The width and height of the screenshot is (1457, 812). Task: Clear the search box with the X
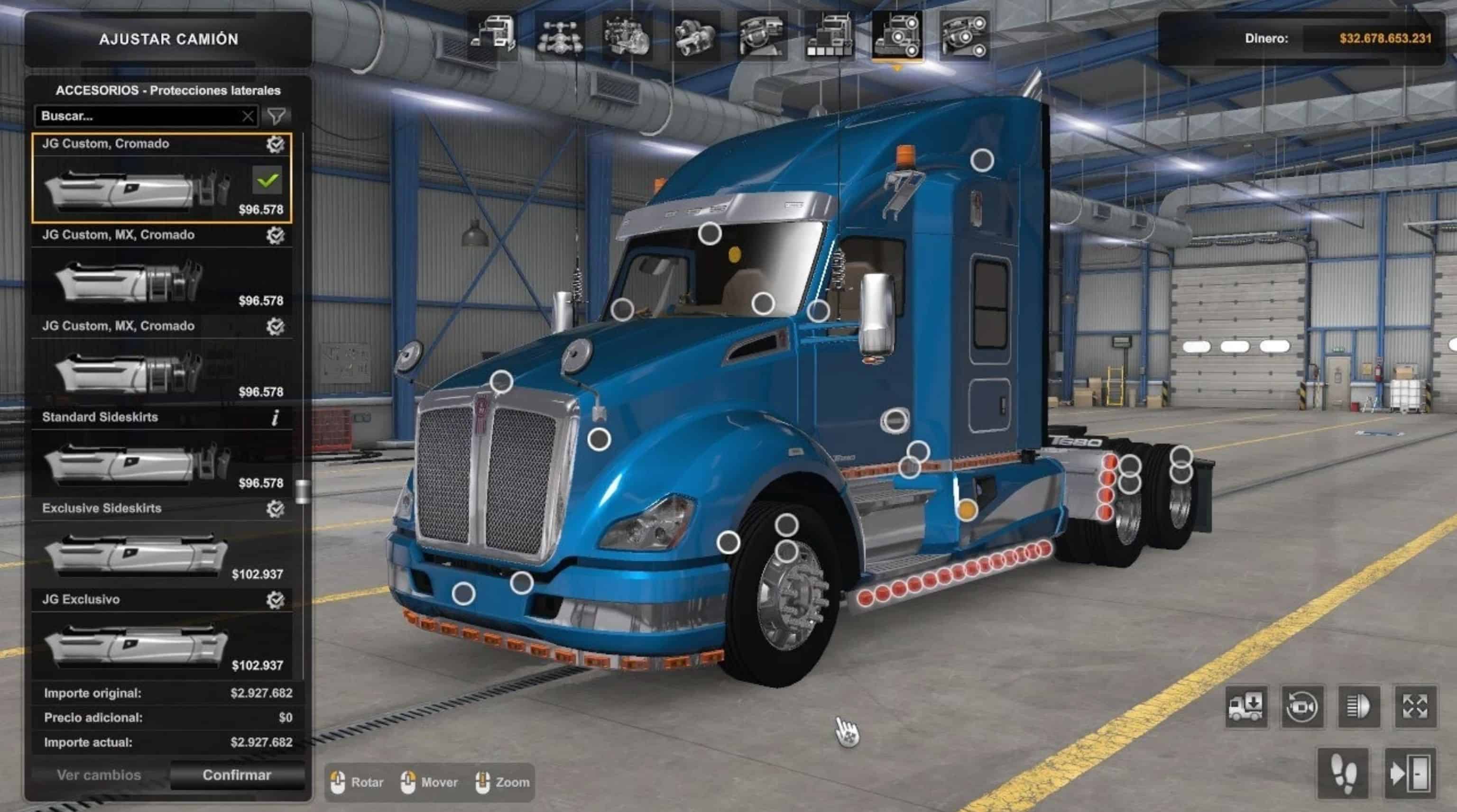(x=248, y=117)
